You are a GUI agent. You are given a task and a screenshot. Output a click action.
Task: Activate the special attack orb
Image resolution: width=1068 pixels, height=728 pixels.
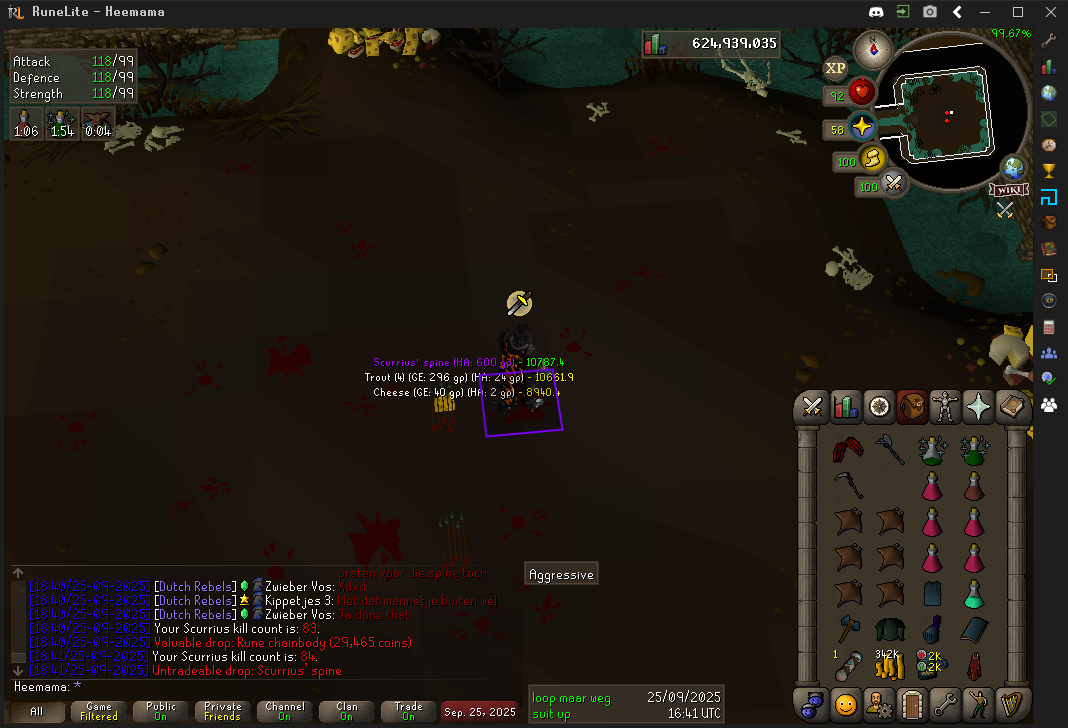[x=893, y=184]
